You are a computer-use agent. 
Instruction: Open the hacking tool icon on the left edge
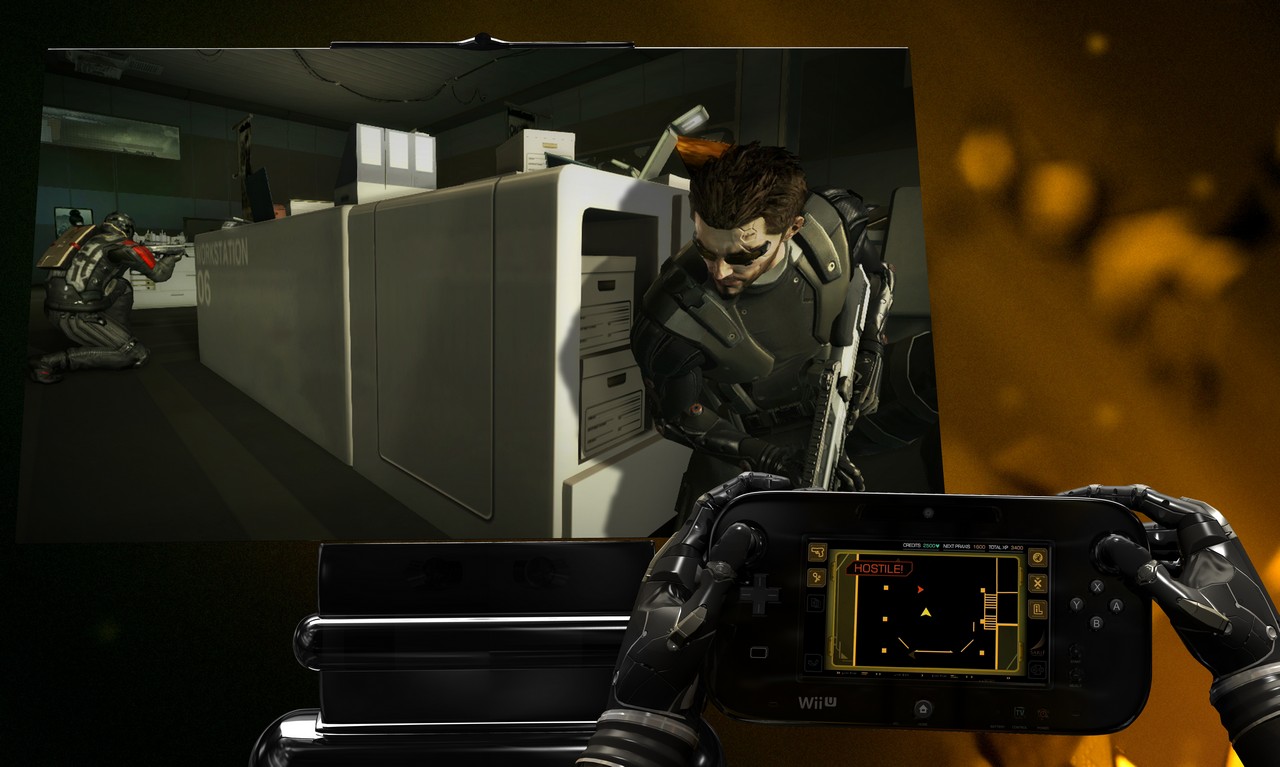(x=817, y=578)
